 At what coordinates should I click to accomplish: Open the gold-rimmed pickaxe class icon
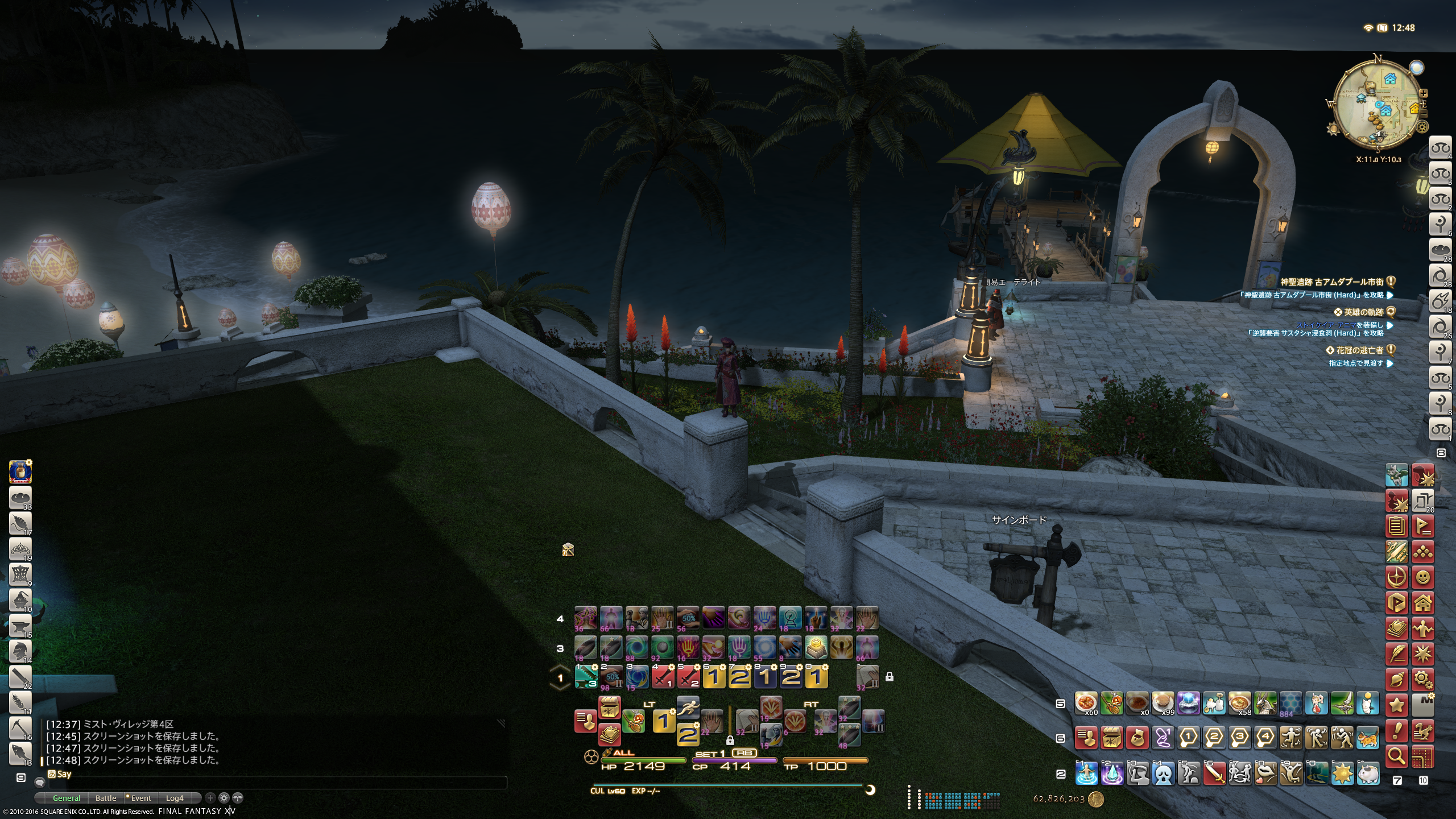point(20,729)
